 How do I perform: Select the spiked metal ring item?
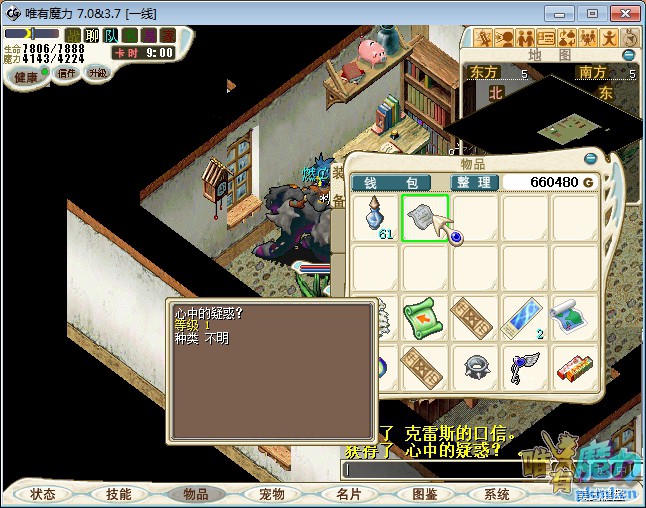475,367
